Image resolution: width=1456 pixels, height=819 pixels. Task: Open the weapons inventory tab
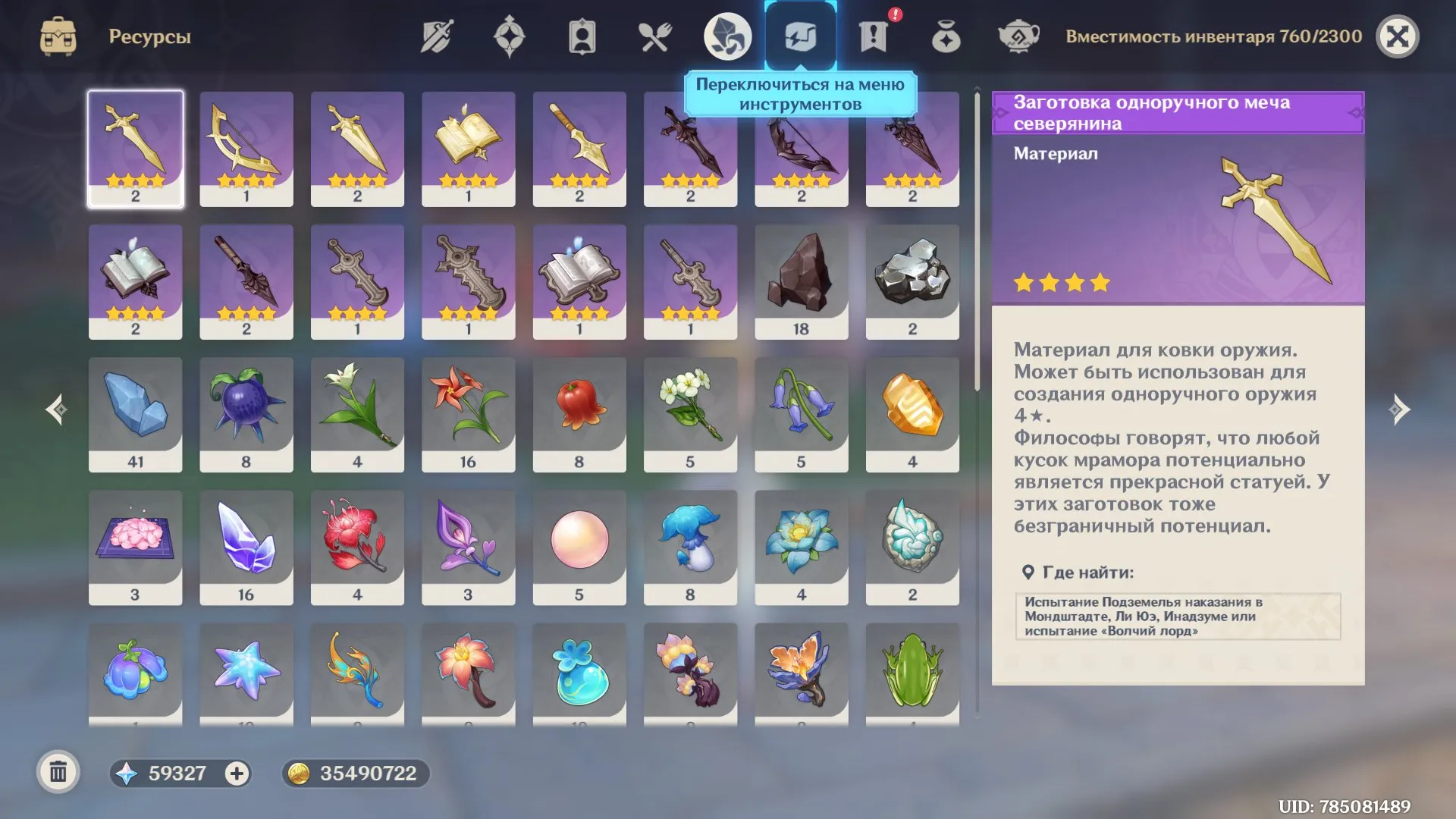tap(436, 35)
